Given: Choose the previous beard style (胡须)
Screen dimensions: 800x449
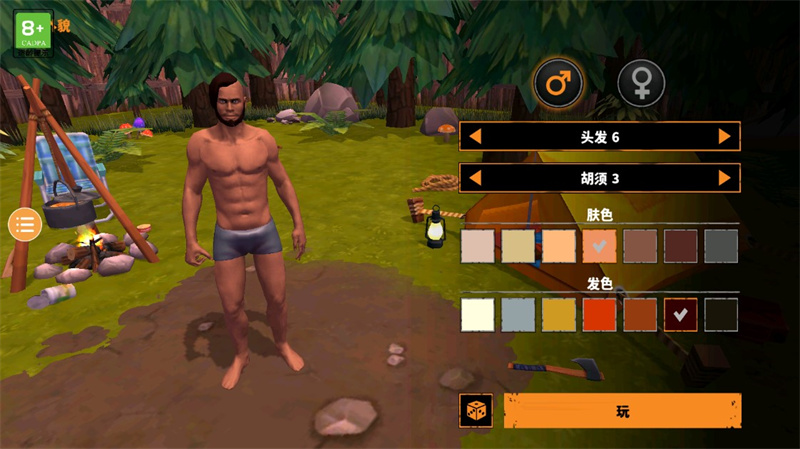Looking at the screenshot, I should click(x=476, y=178).
